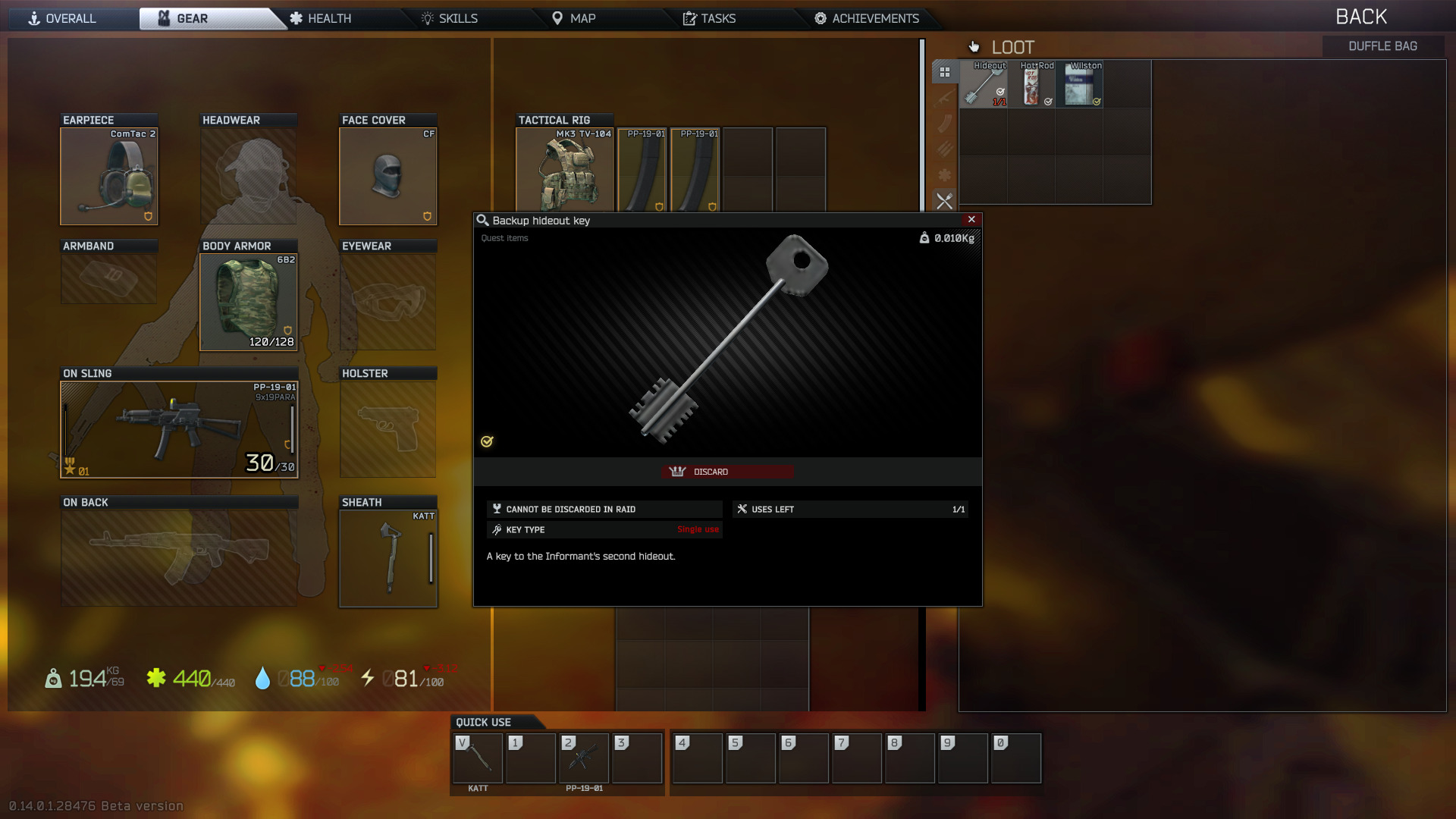The width and height of the screenshot is (1456, 819).
Task: Switch to the Map tab
Action: 582,18
